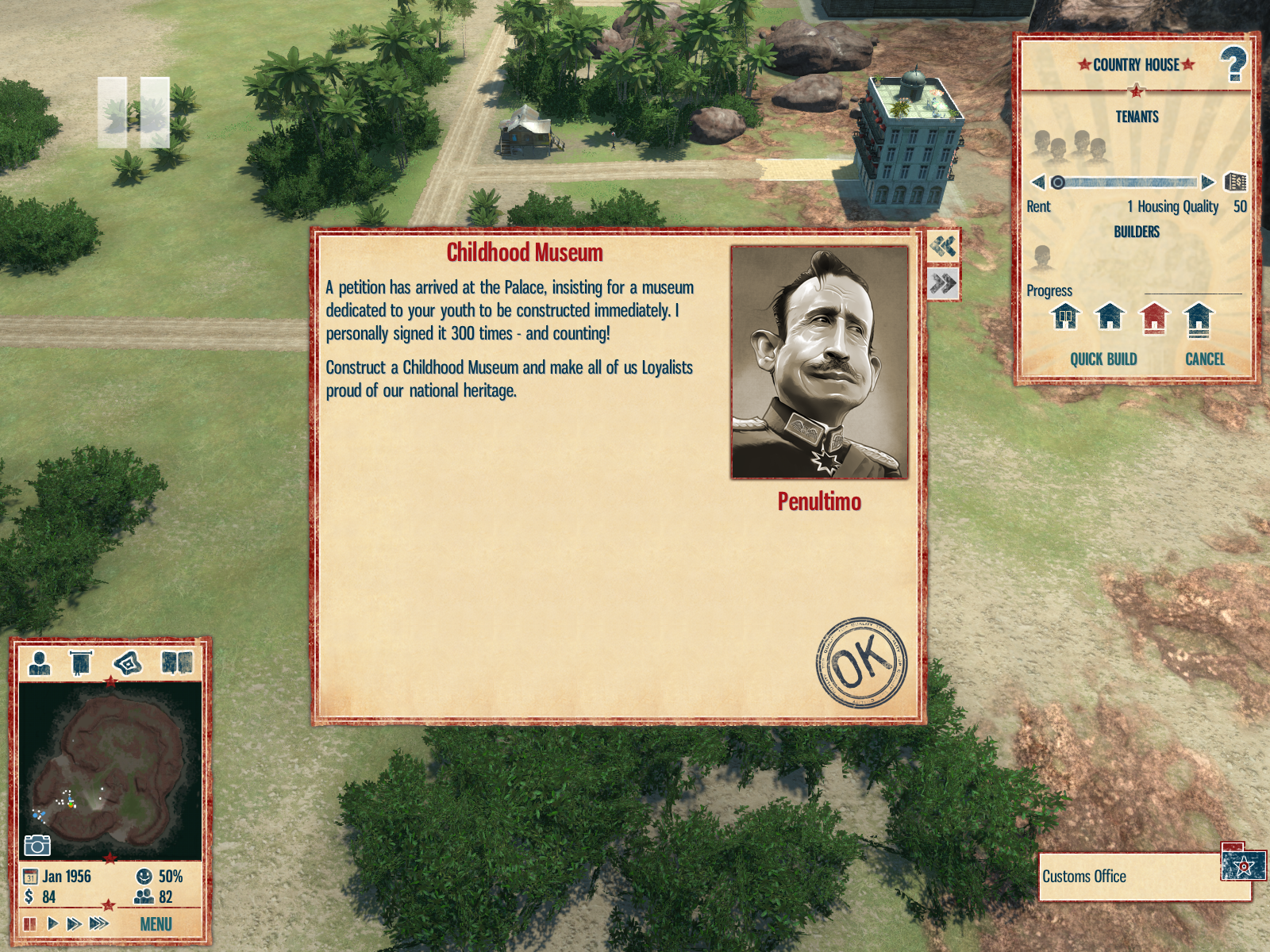
Task: Open the island overlays map icon
Action: click(128, 662)
